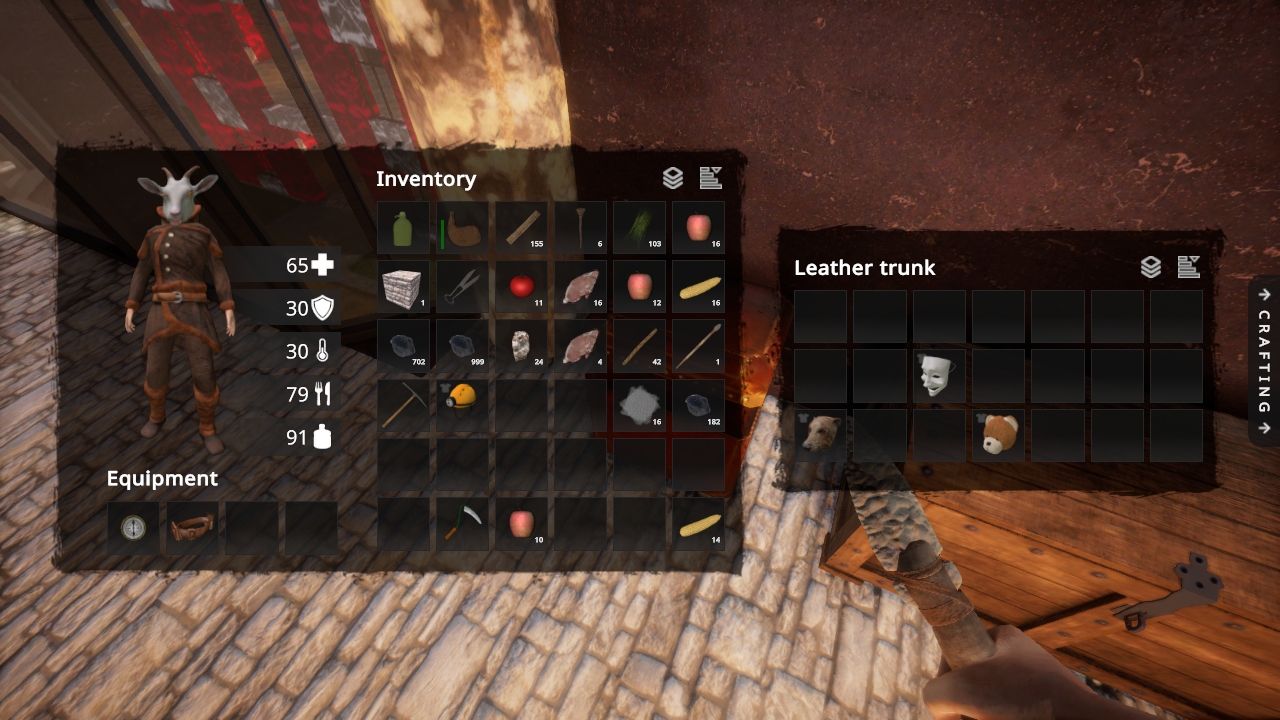Click the inventory stack-all layers button

(673, 179)
